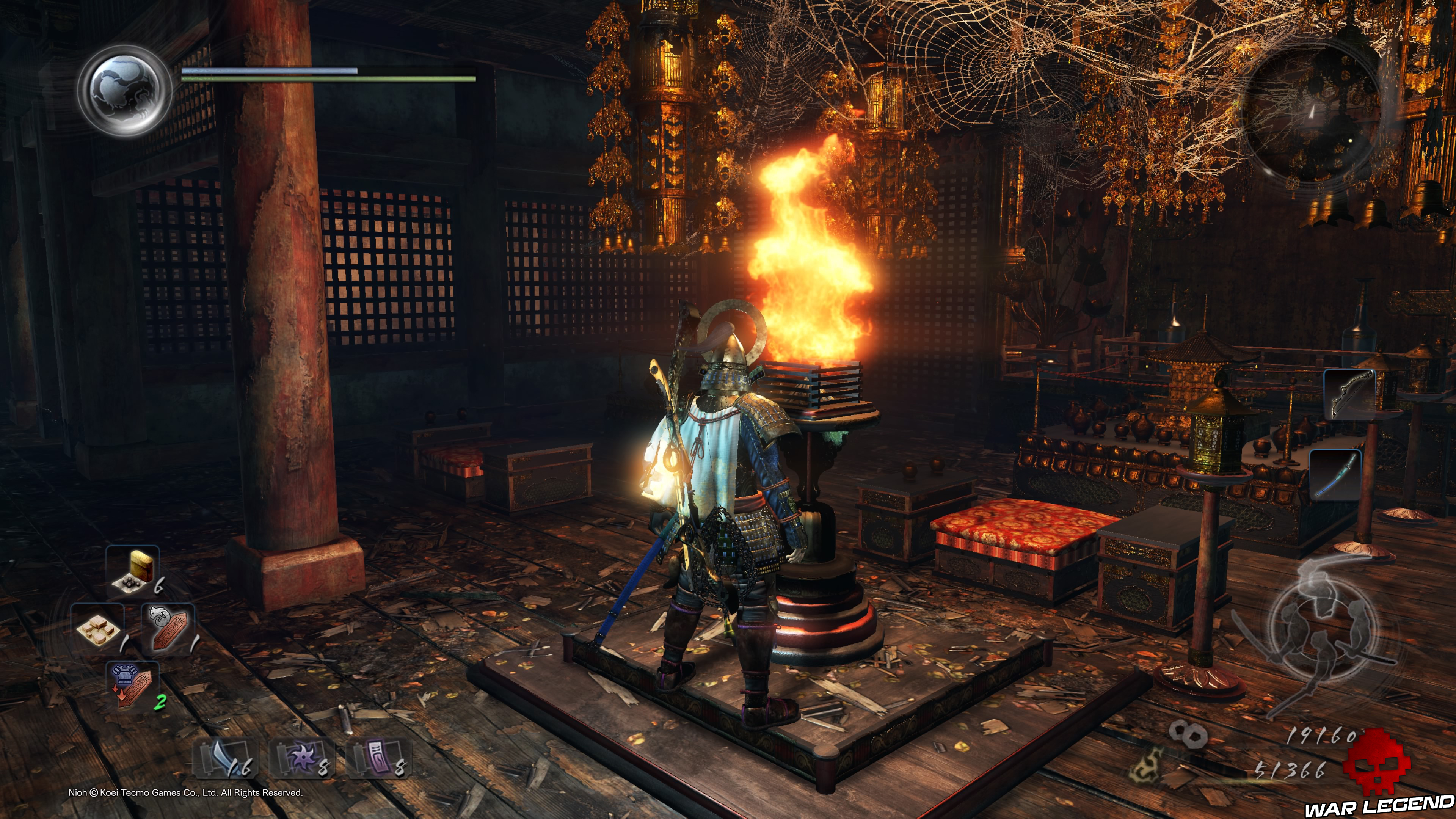
Task: Choose the purple shuriken scroll slot
Action: click(x=303, y=758)
